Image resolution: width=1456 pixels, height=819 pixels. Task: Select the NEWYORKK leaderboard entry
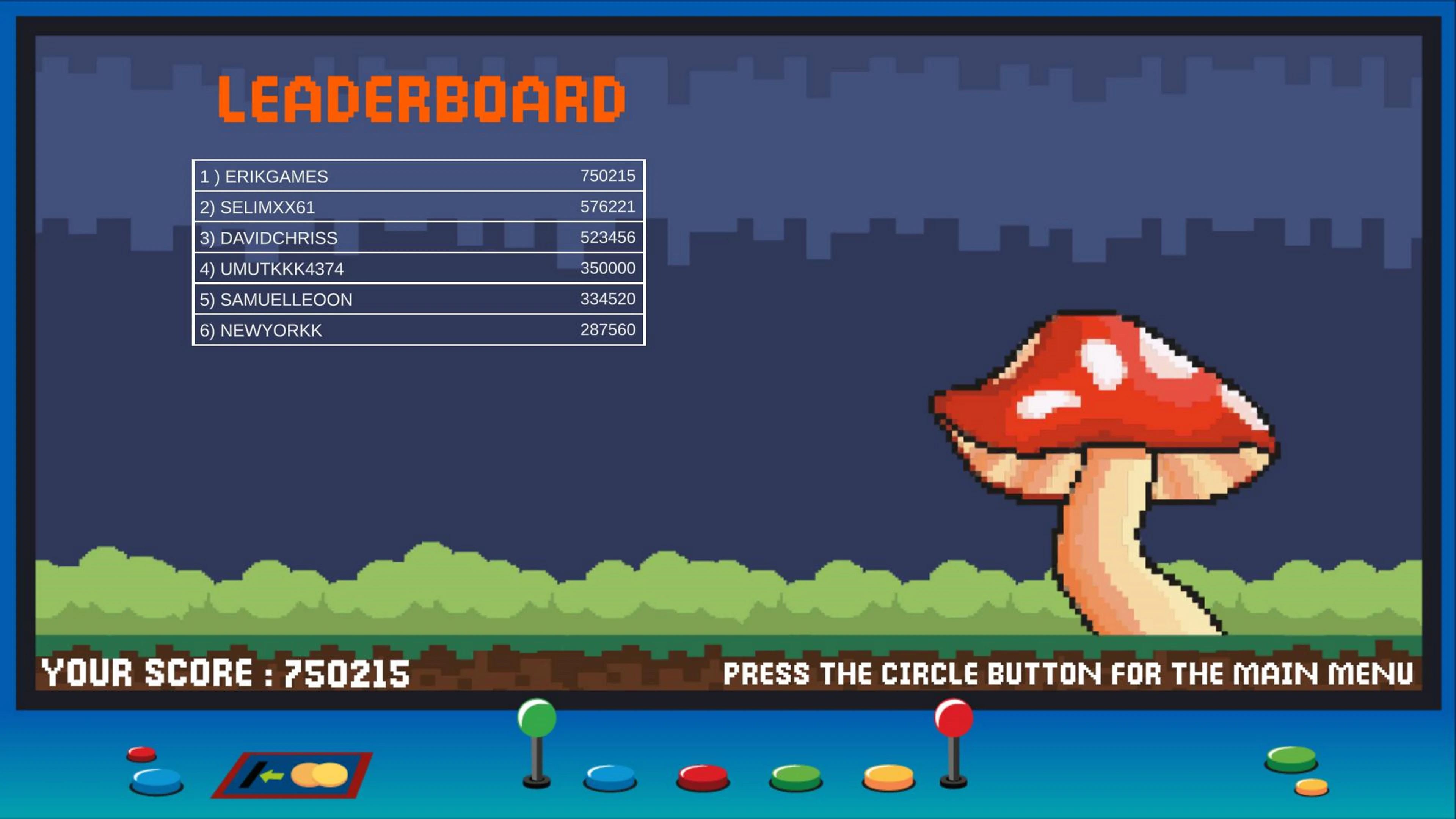coord(418,329)
